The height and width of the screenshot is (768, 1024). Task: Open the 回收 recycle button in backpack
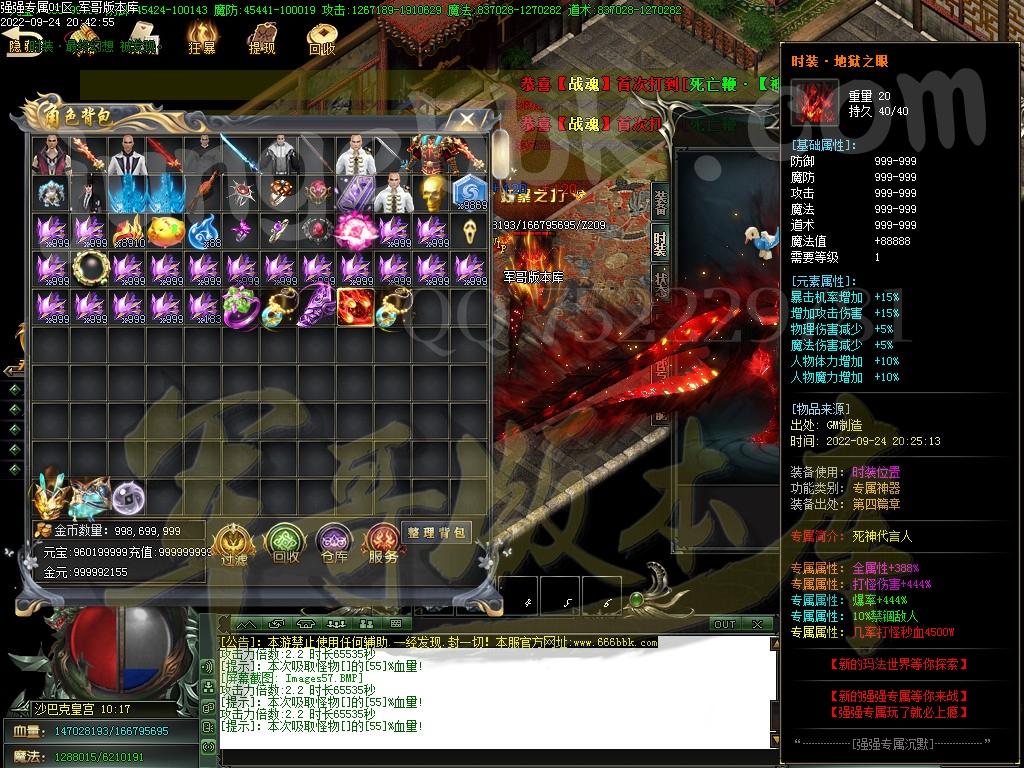coord(285,544)
